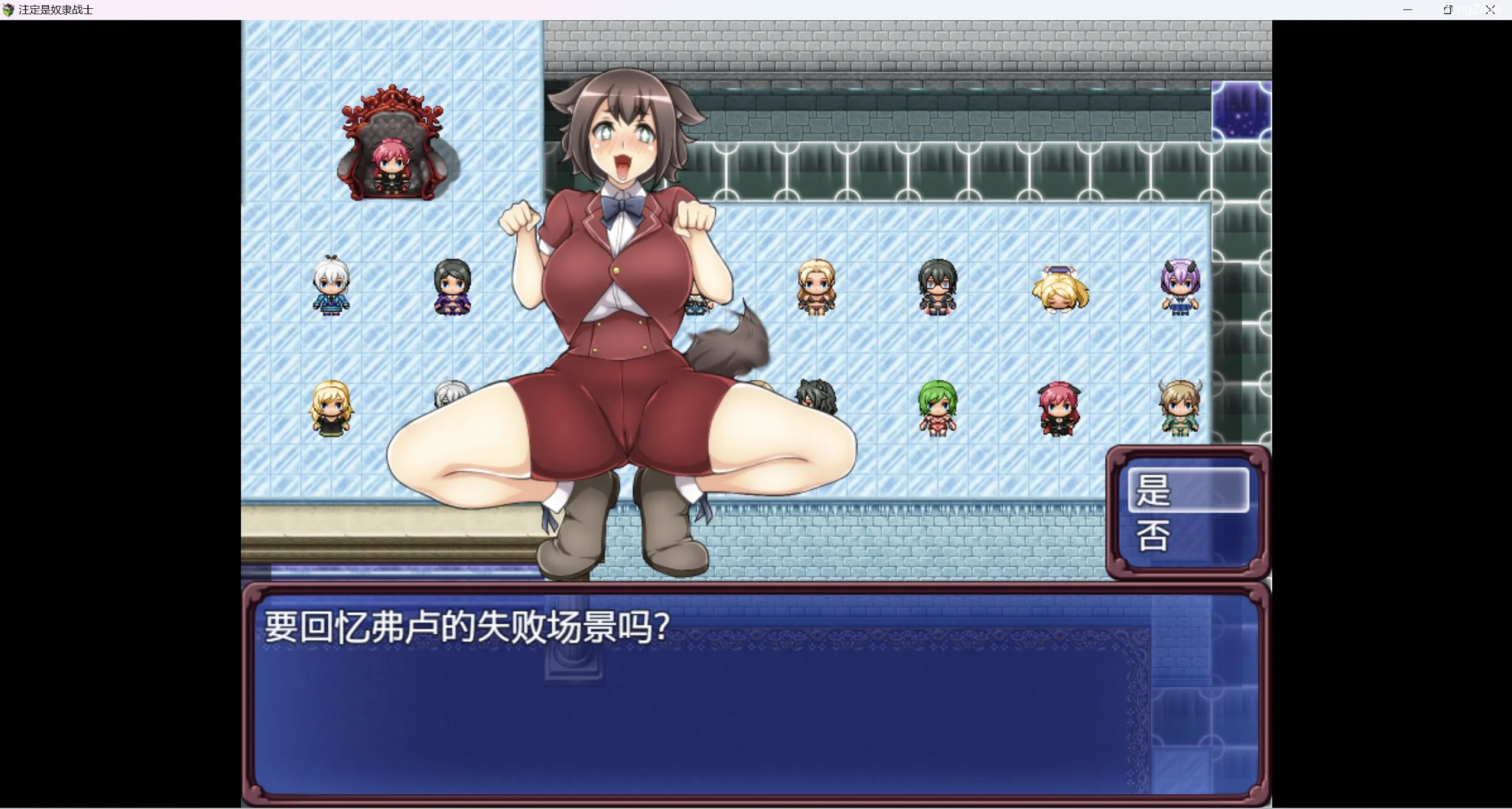The image size is (1512, 809).
Task: Maximize the game window
Action: pos(1448,10)
